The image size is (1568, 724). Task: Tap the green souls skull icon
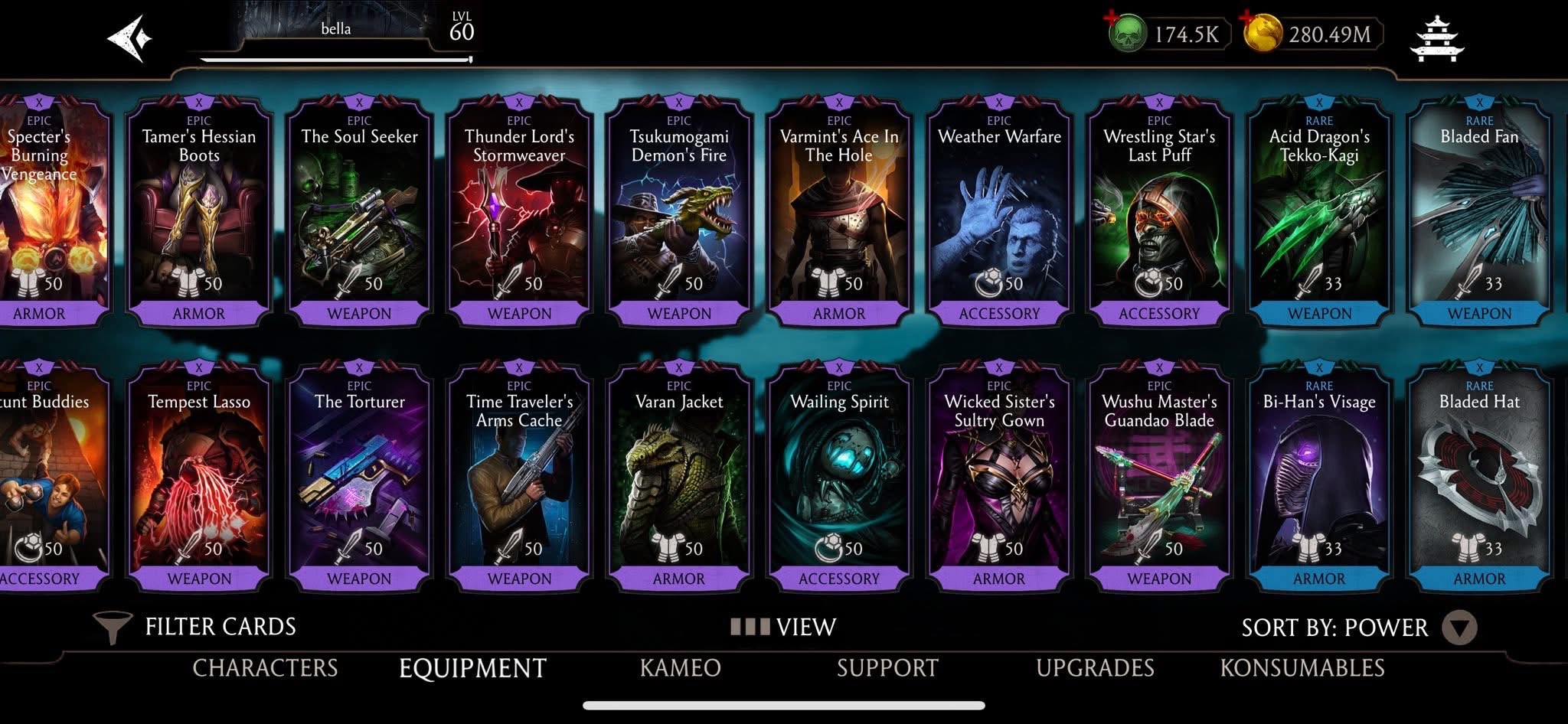(x=1129, y=34)
